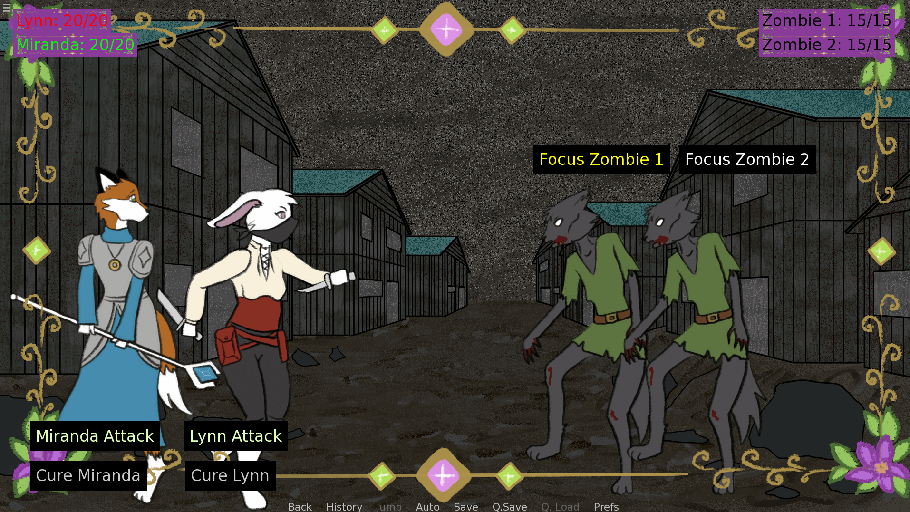Toggle Auto advance mode
910x512 pixels.
[x=427, y=506]
